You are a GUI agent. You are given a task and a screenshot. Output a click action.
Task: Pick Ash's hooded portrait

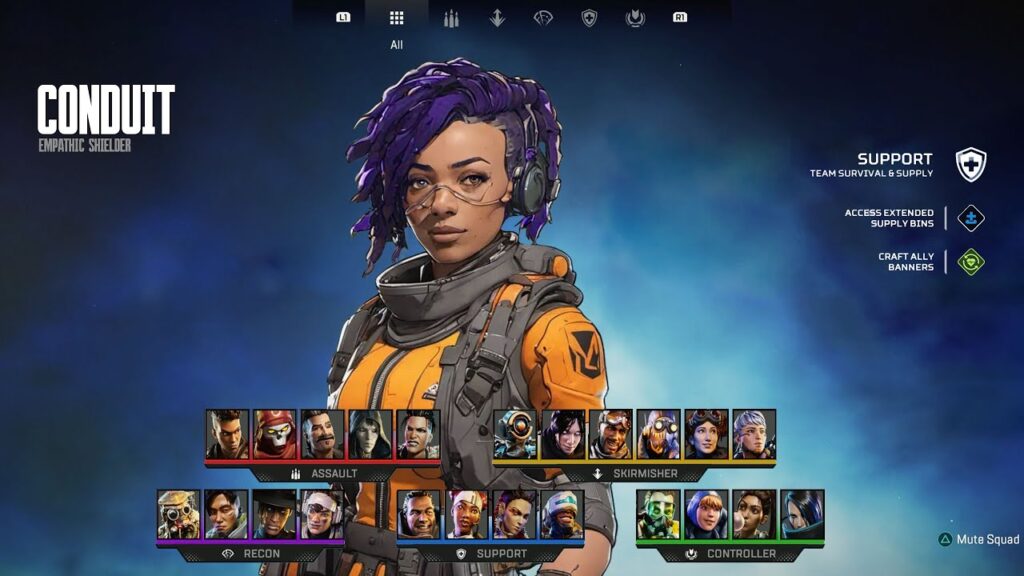pos(371,434)
